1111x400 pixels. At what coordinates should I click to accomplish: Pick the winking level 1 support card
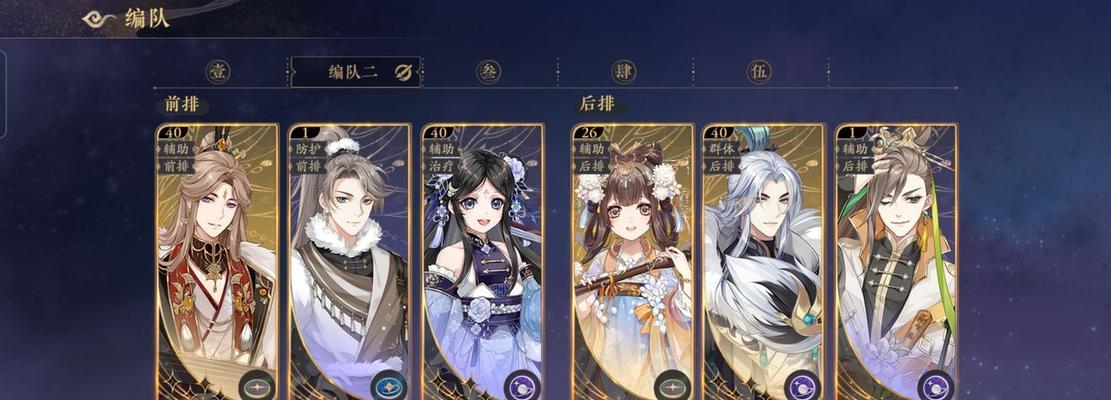pyautogui.click(x=896, y=260)
